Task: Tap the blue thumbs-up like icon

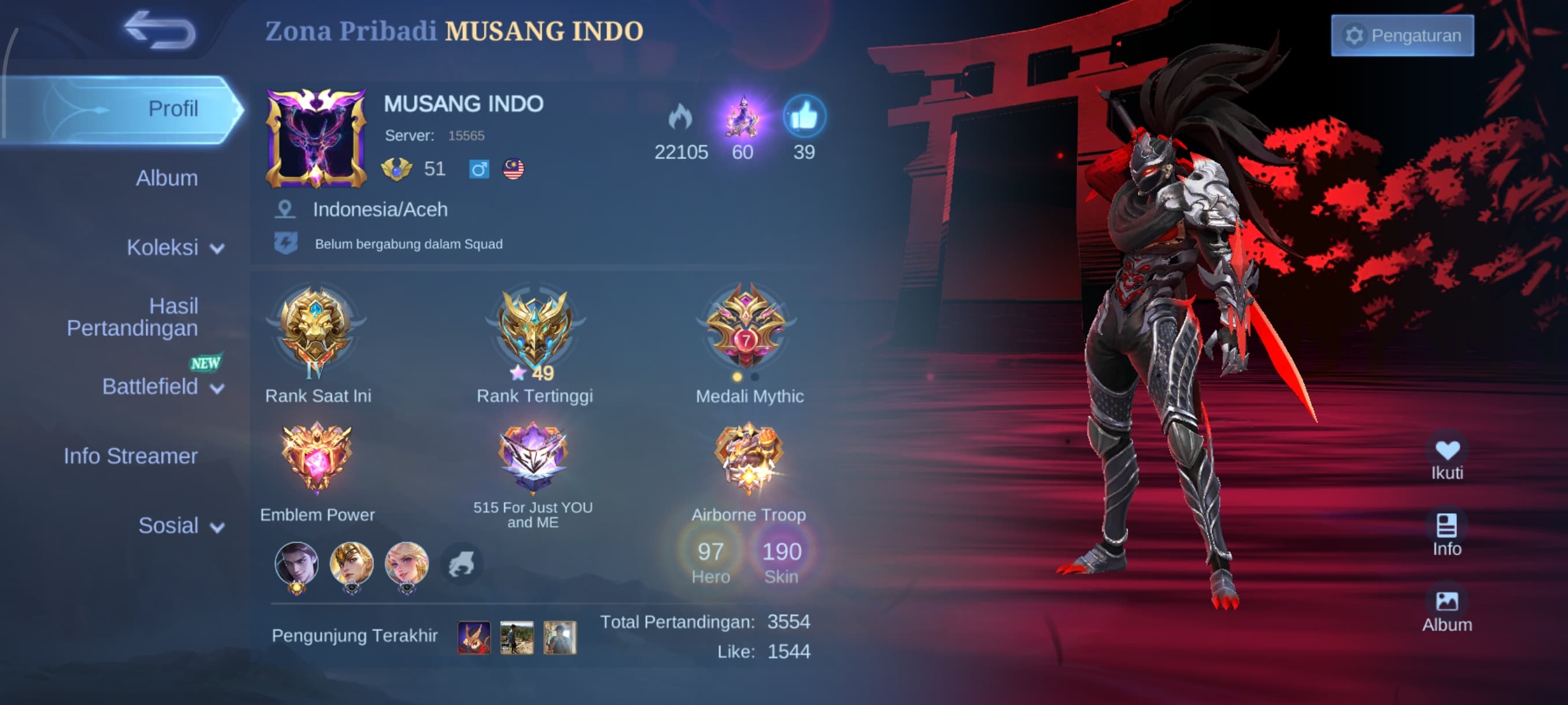Action: click(804, 117)
